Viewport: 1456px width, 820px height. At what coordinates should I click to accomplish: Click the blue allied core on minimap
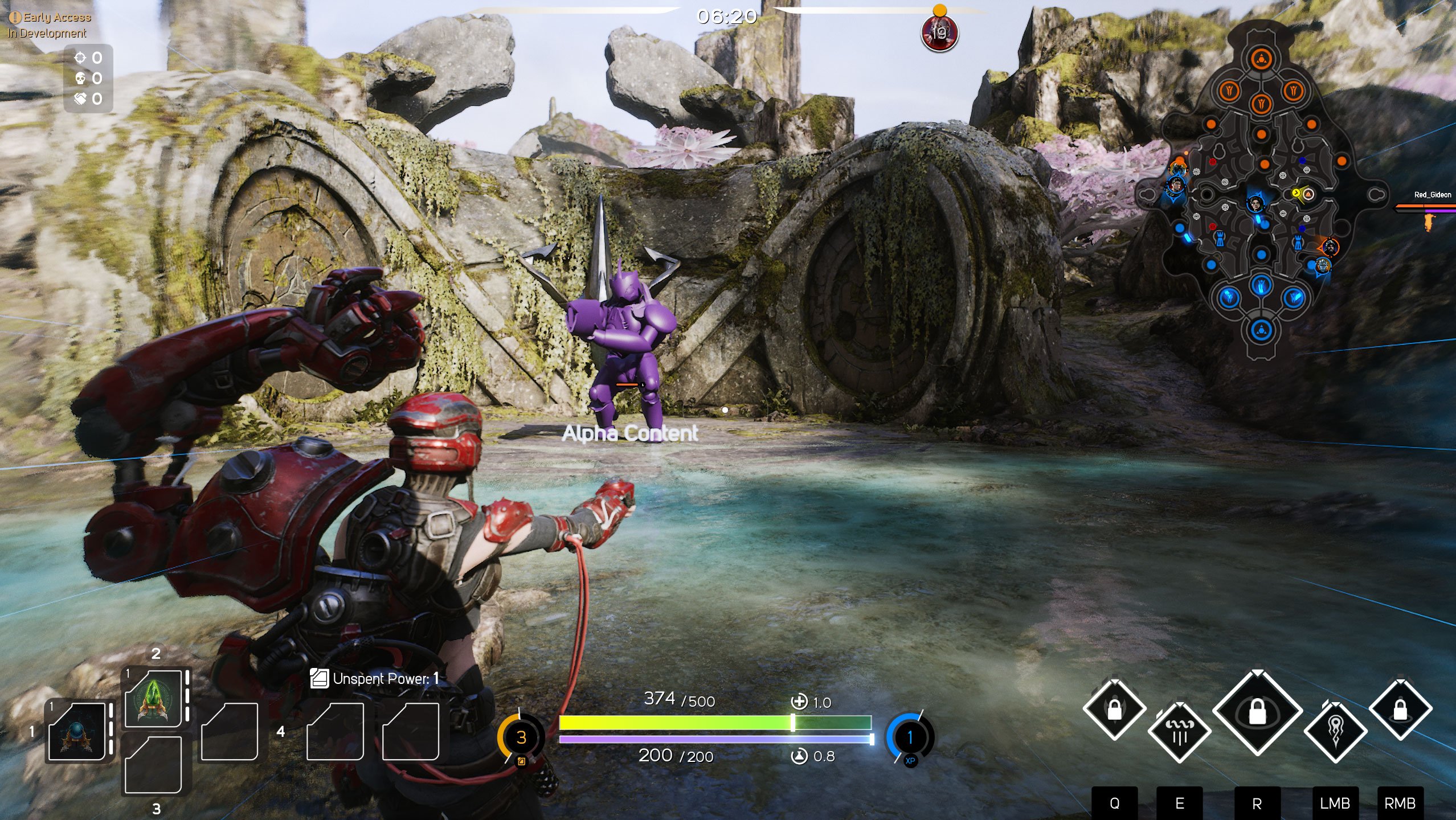point(1262,330)
